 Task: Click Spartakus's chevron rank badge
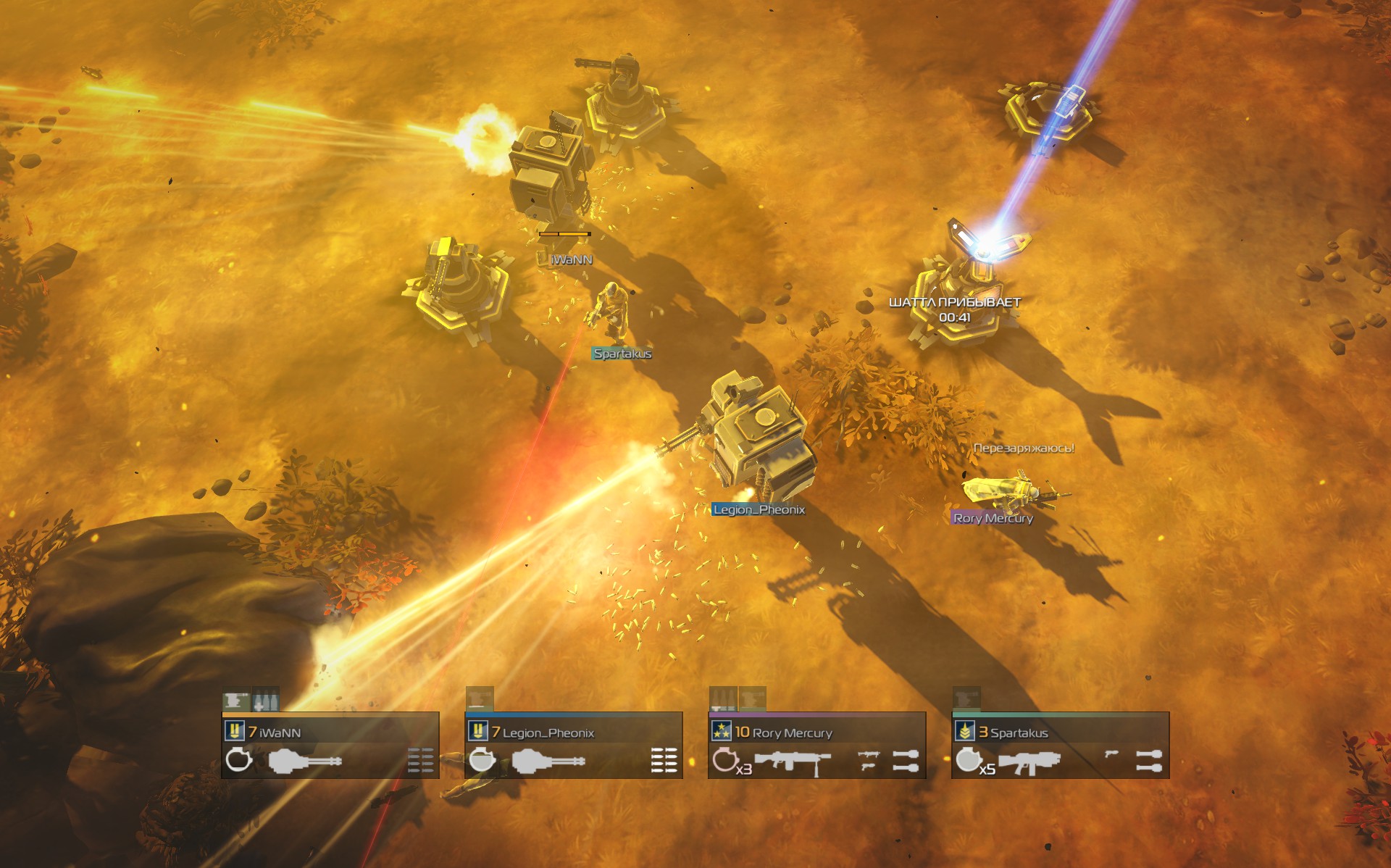pyautogui.click(x=964, y=731)
